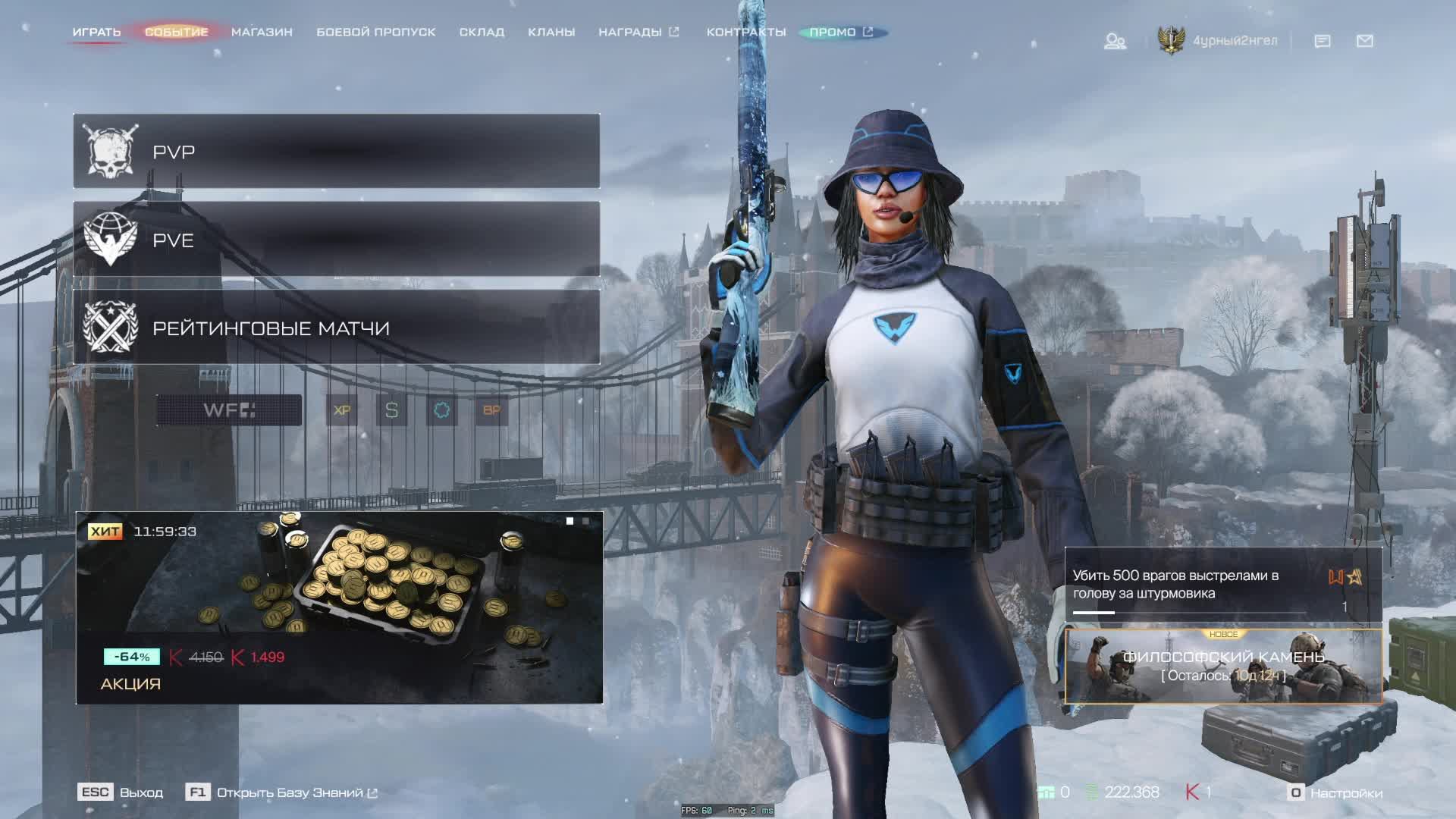The image size is (1456, 819).
Task: Open the player profile 4урный2нгел
Action: click(x=1234, y=41)
